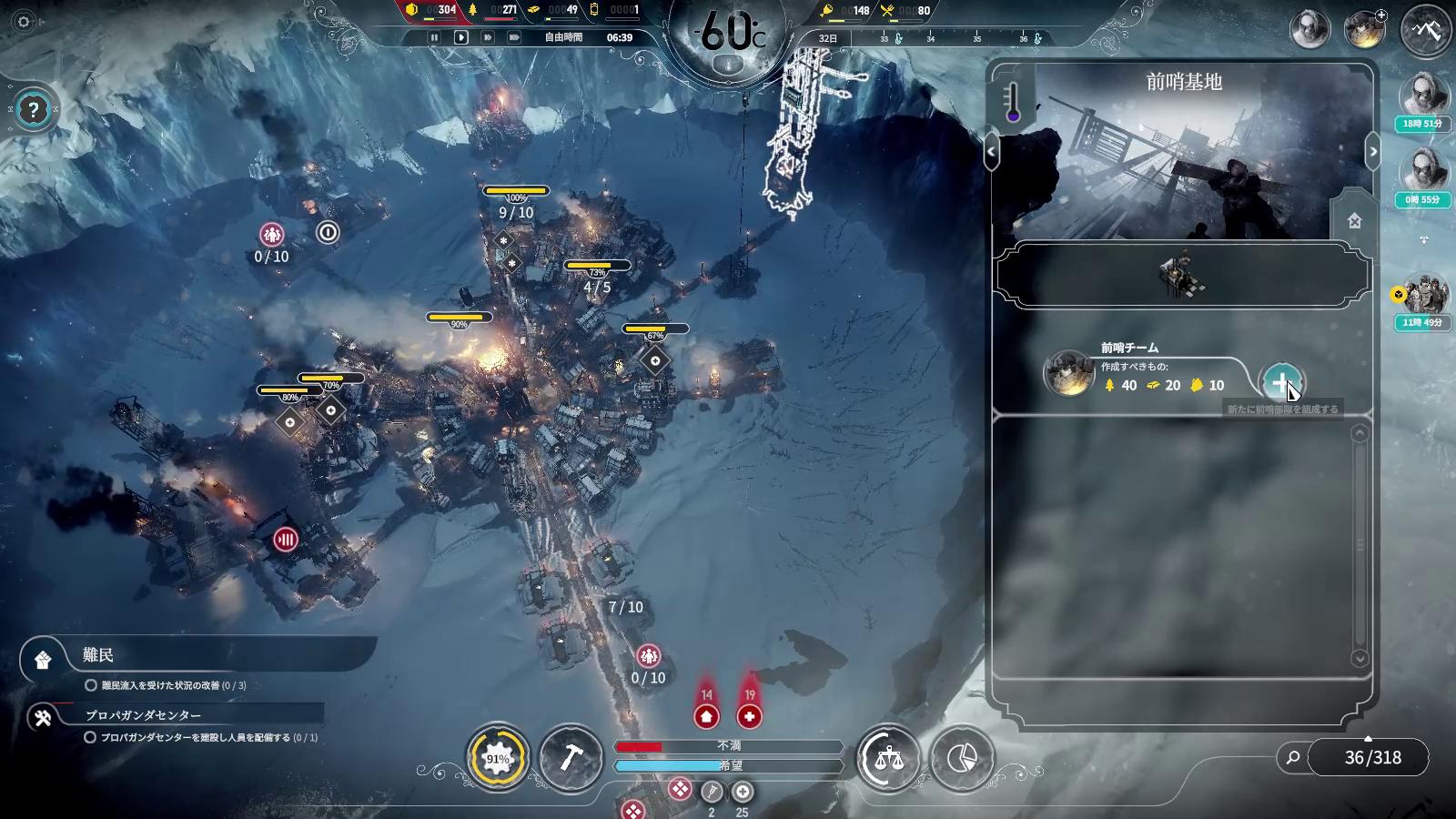
Task: Open the economy pie chart panel
Action: 962,758
